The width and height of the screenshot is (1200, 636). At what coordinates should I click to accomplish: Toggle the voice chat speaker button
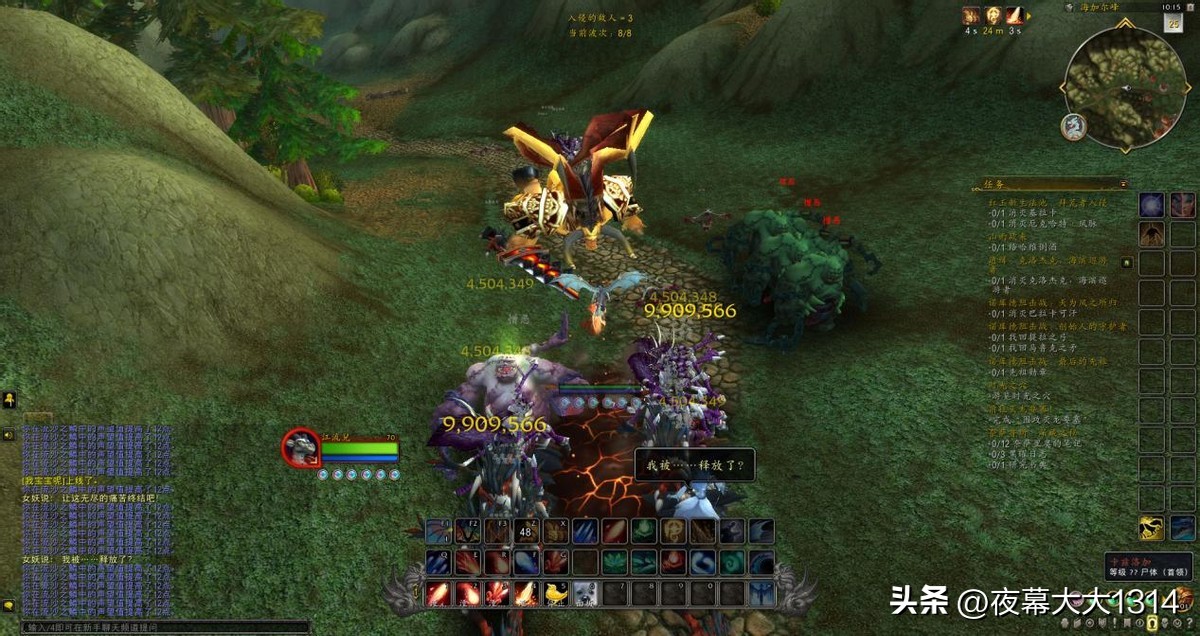(8, 435)
